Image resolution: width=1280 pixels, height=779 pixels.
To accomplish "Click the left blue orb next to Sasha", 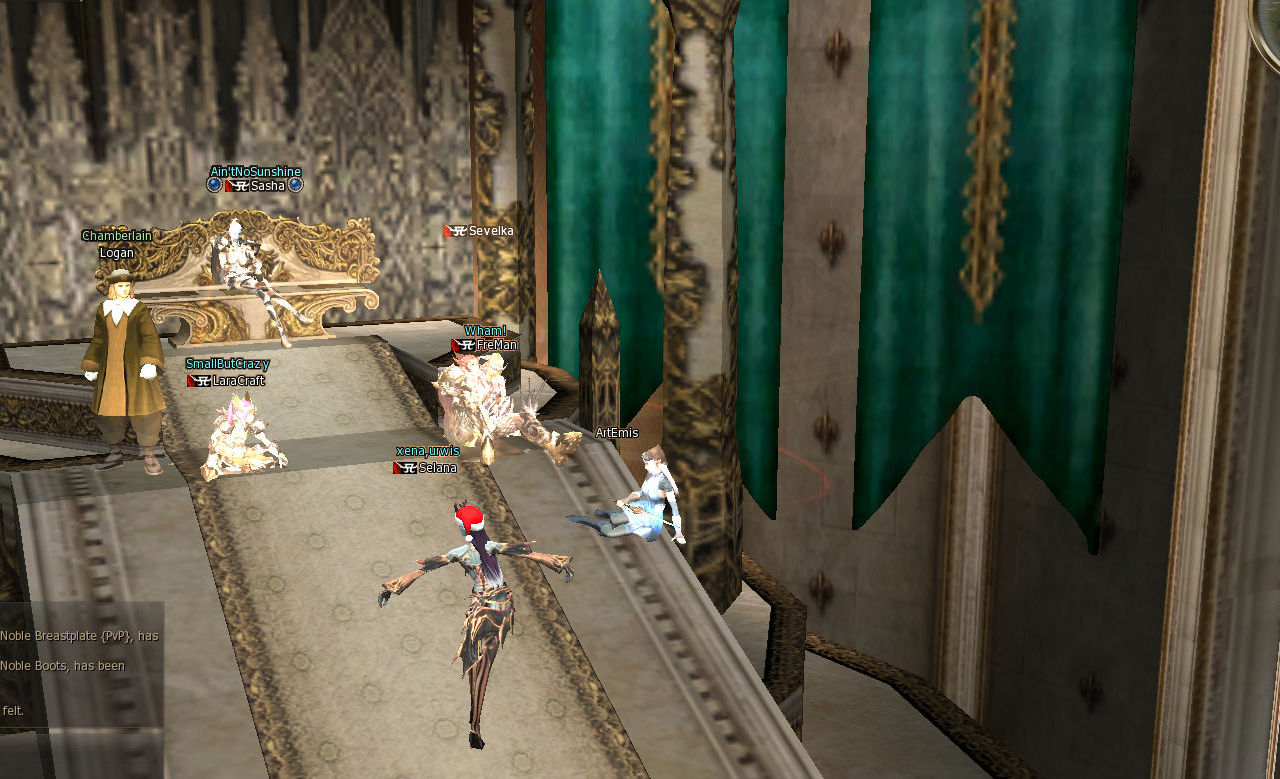I will tap(214, 186).
